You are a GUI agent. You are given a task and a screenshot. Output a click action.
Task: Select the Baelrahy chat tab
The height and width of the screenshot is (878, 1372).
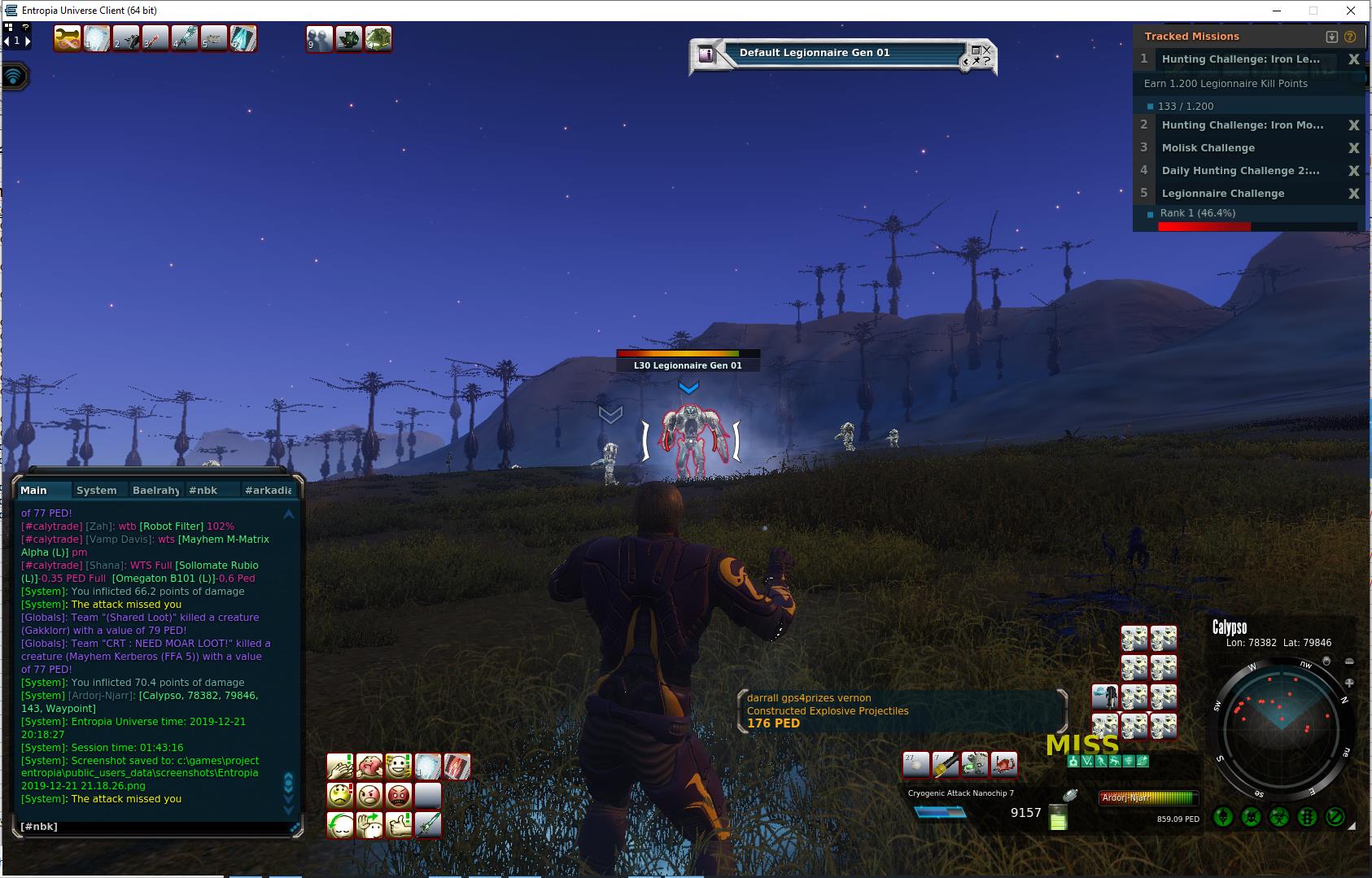coord(155,490)
